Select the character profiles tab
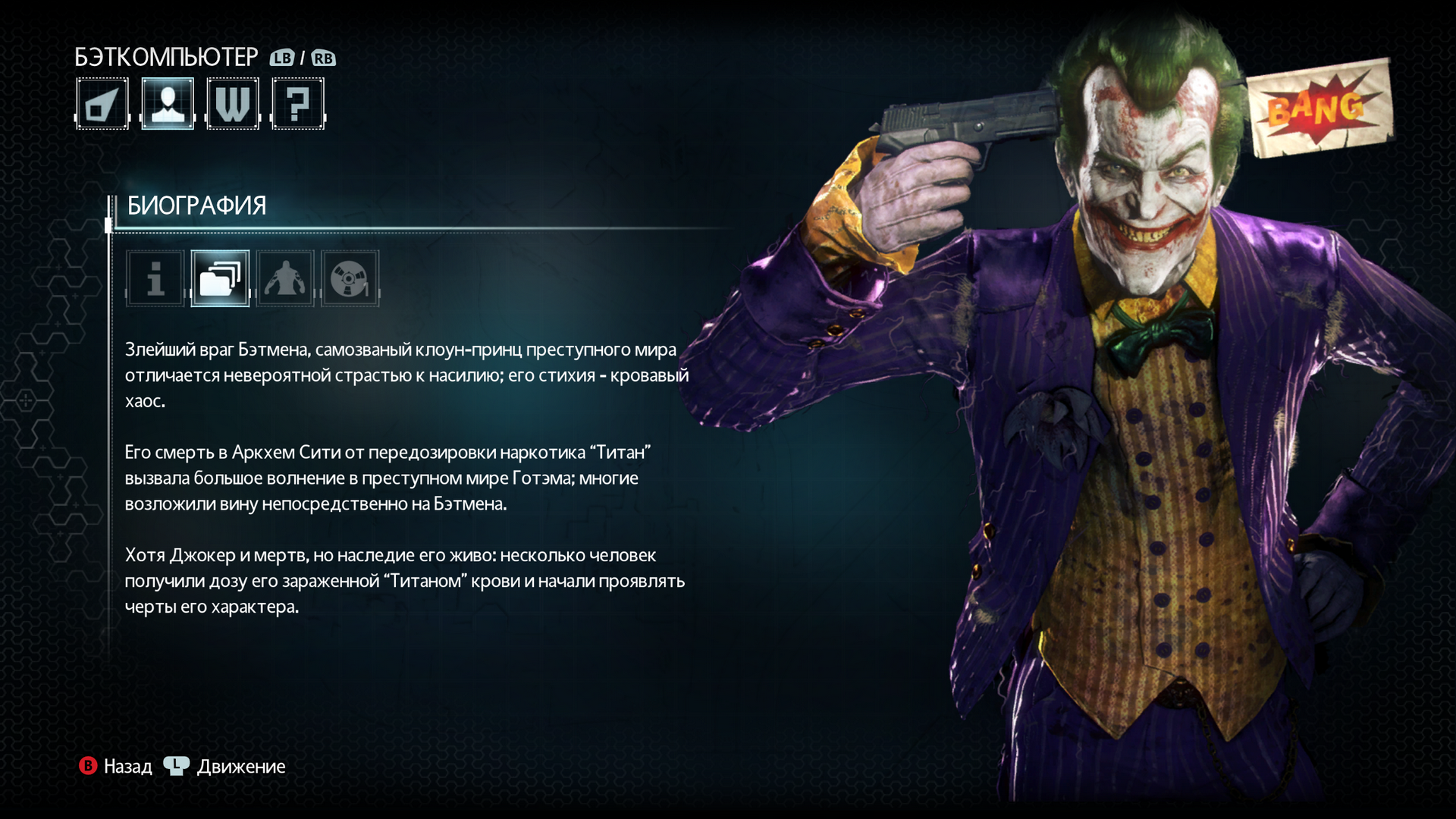1456x819 pixels. pos(168,104)
